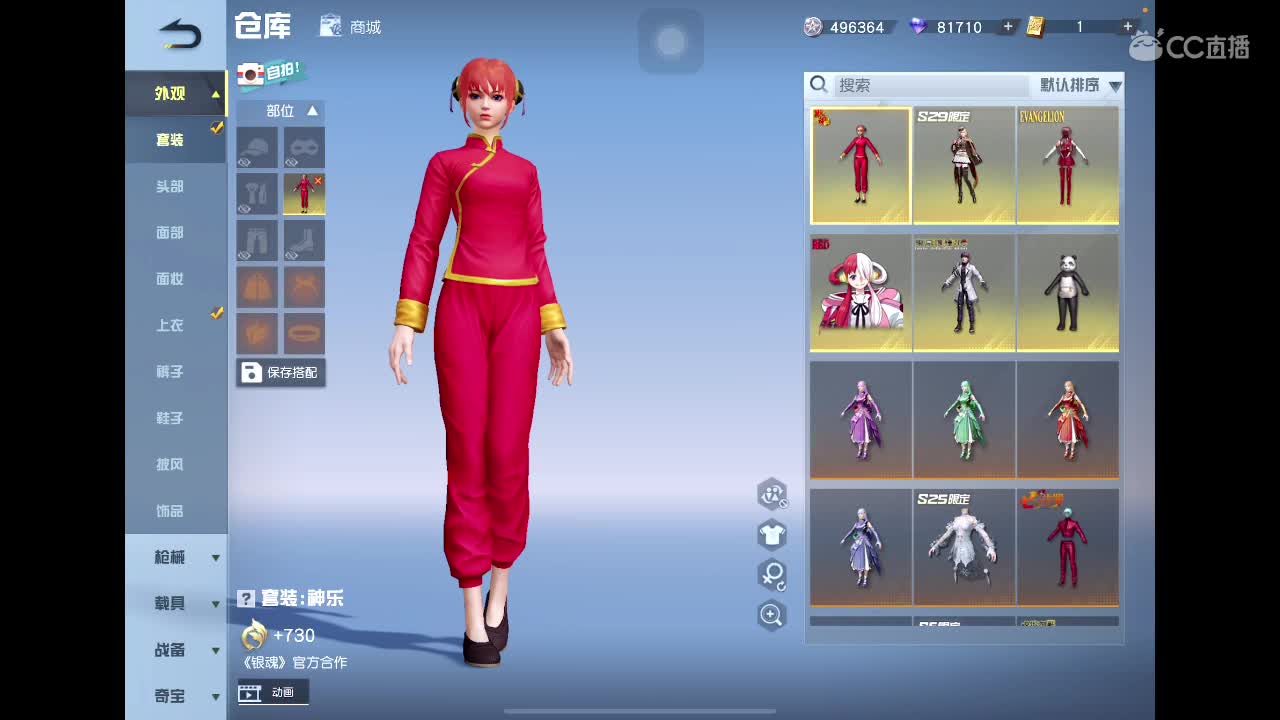Click the 保存搭配 save outfit button
This screenshot has width=1280, height=720.
tap(281, 372)
